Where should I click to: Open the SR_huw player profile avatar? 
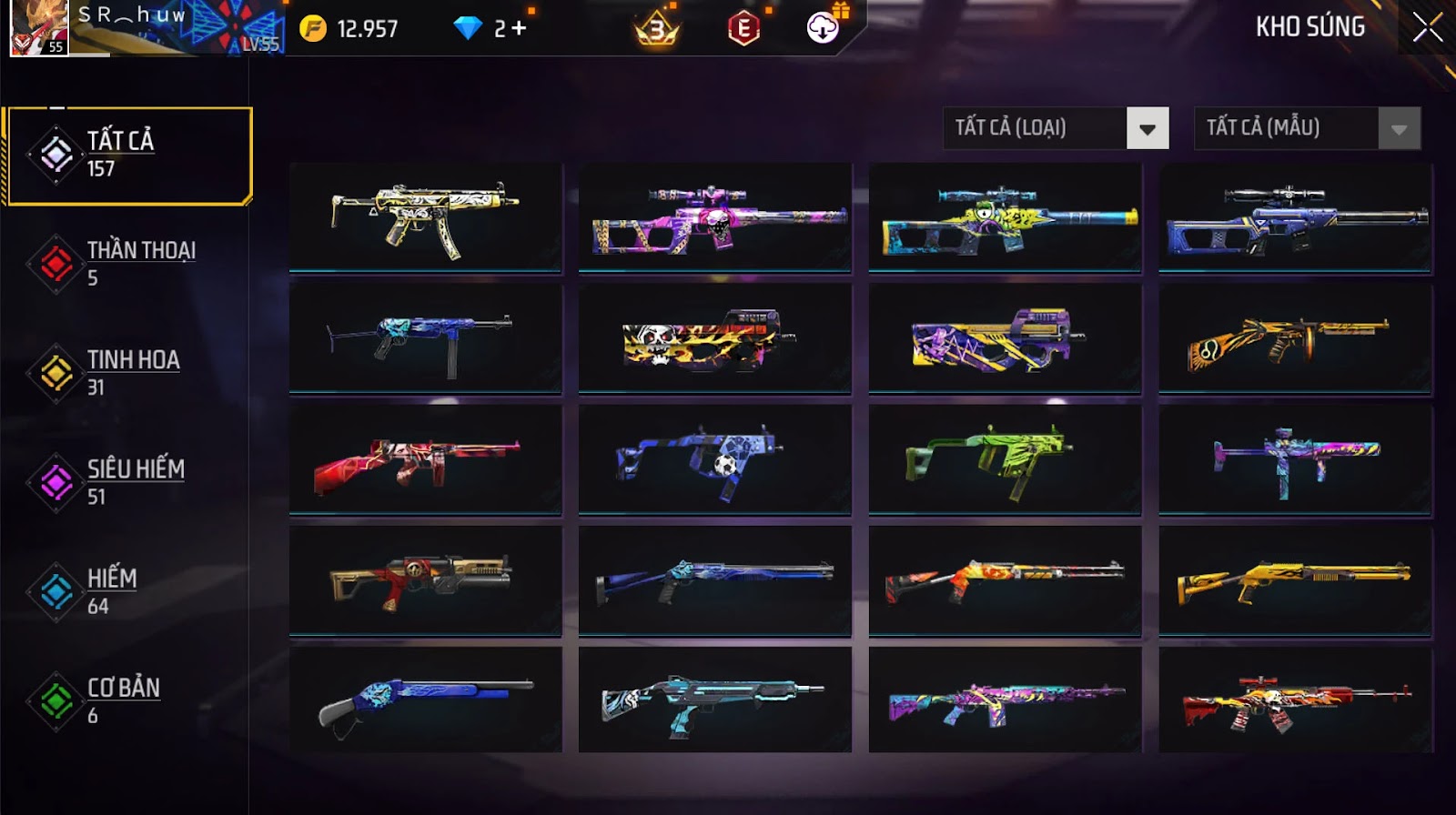click(x=38, y=28)
